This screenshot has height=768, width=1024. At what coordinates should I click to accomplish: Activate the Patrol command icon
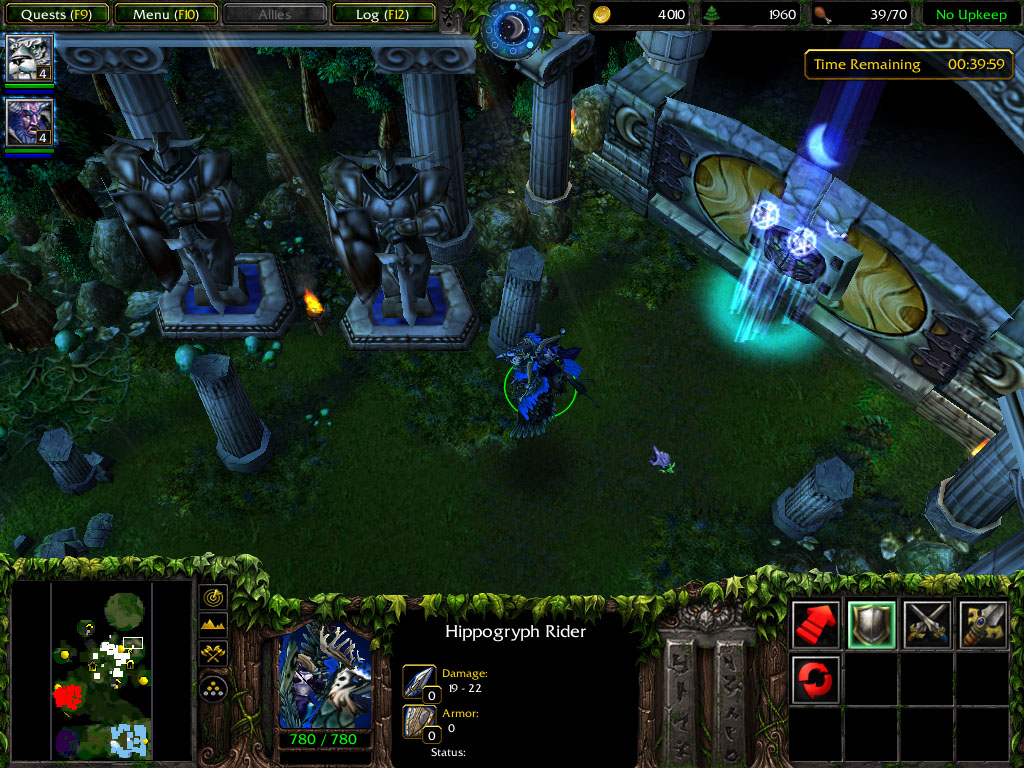click(816, 679)
